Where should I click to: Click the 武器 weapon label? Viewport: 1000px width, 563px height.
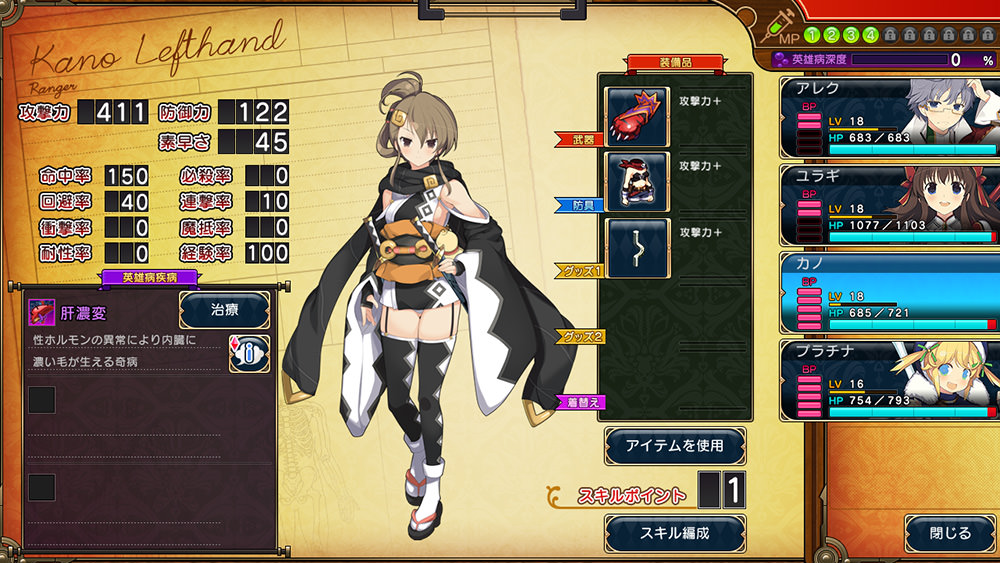tap(580, 140)
